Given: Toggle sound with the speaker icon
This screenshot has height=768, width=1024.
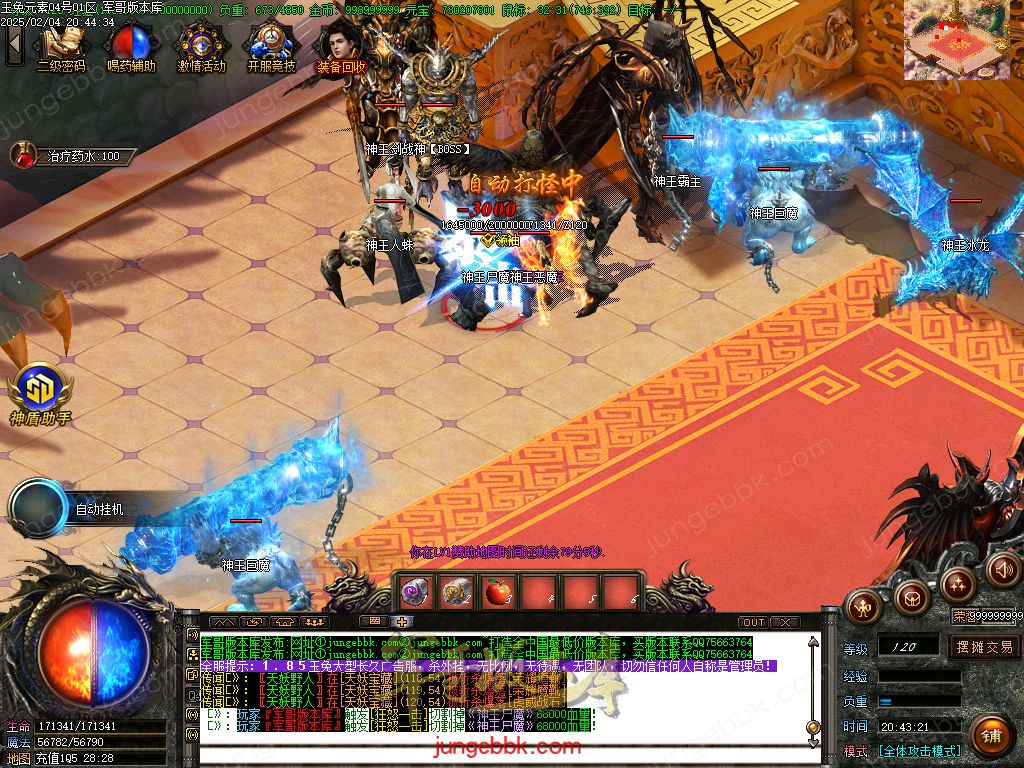Looking at the screenshot, I should pyautogui.click(x=1002, y=570).
